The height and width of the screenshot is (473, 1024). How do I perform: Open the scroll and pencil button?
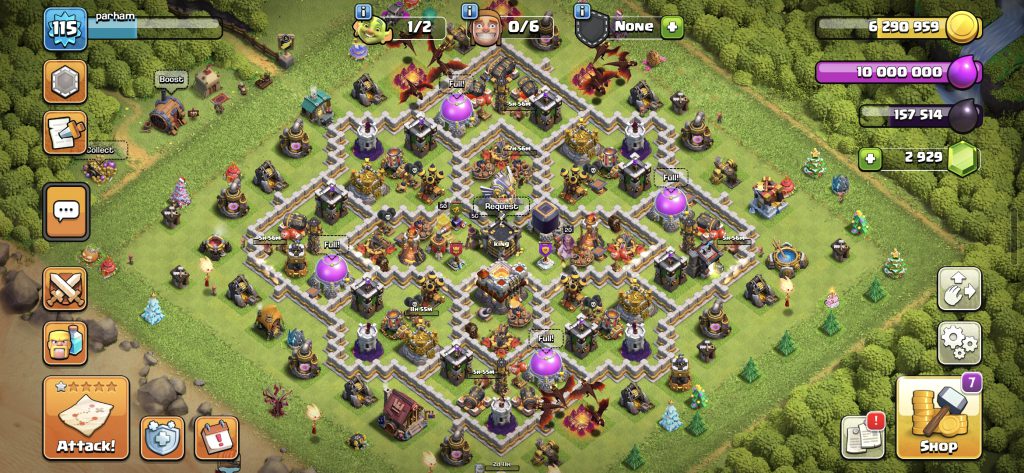pos(65,133)
